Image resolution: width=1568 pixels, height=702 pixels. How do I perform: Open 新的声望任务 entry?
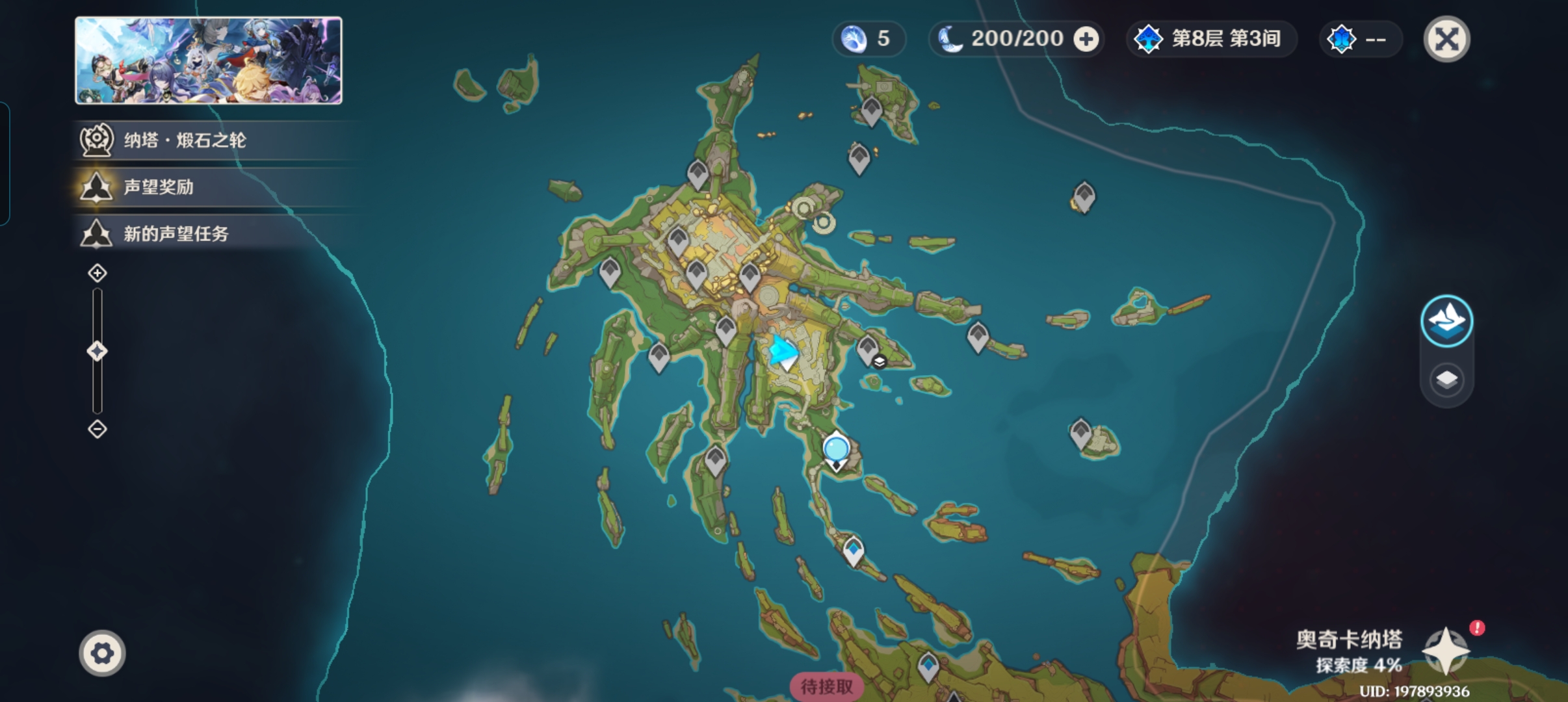tap(176, 233)
